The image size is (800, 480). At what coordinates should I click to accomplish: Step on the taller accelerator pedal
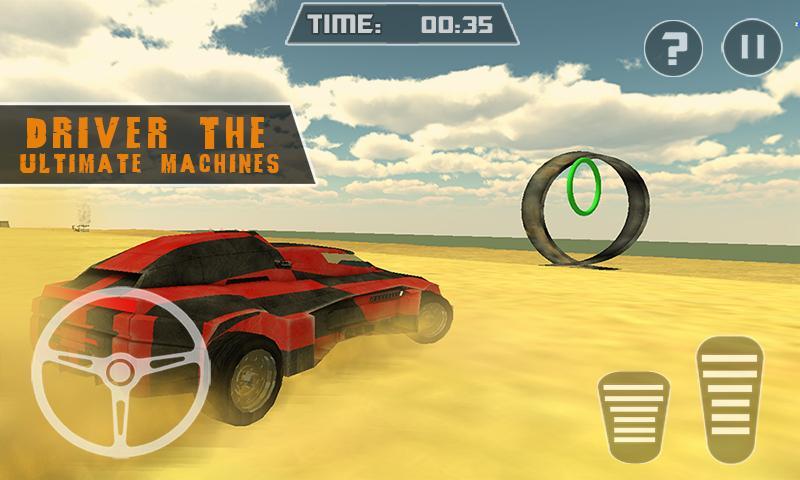[x=730, y=398]
